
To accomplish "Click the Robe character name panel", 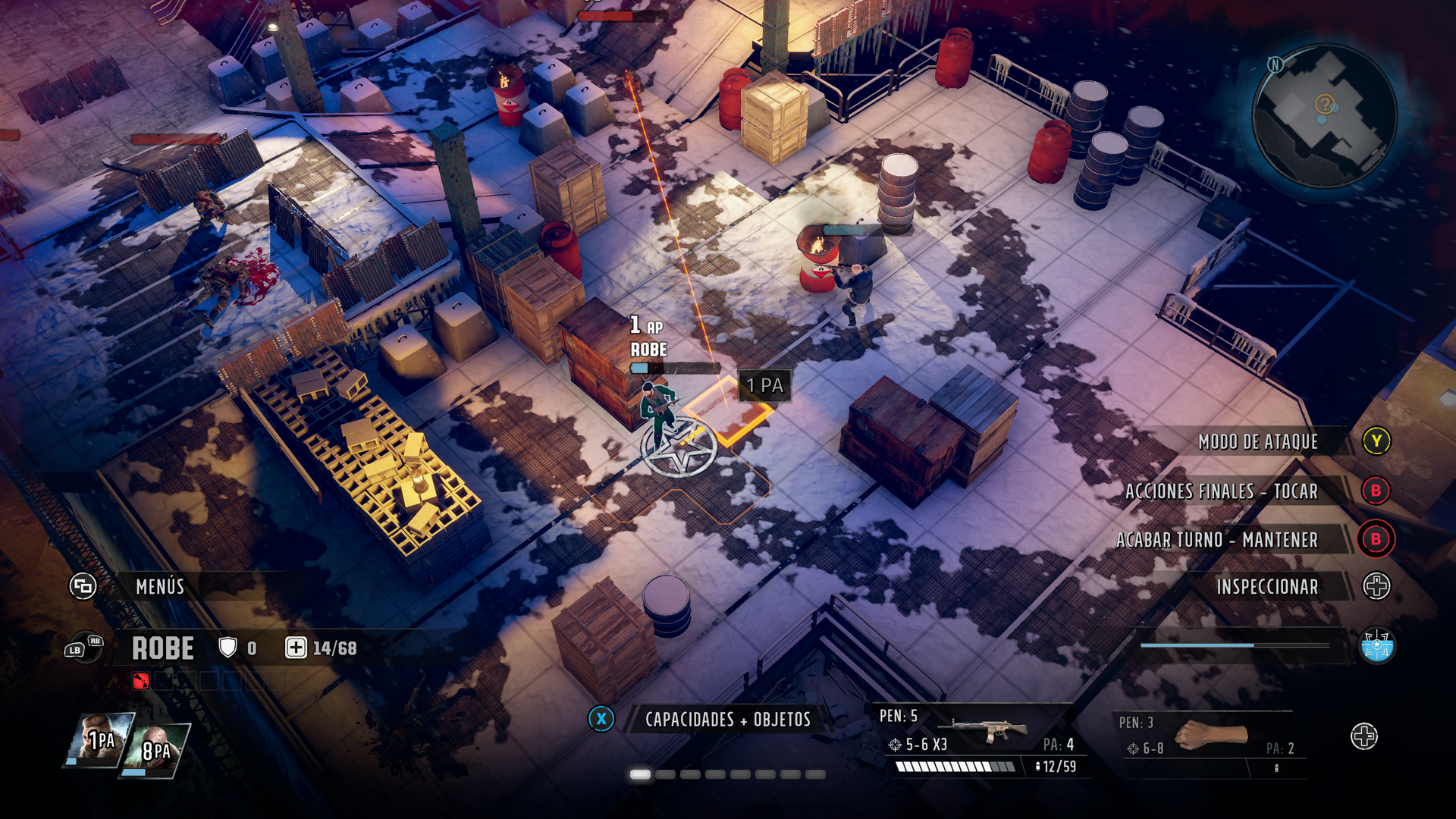I will click(x=163, y=648).
